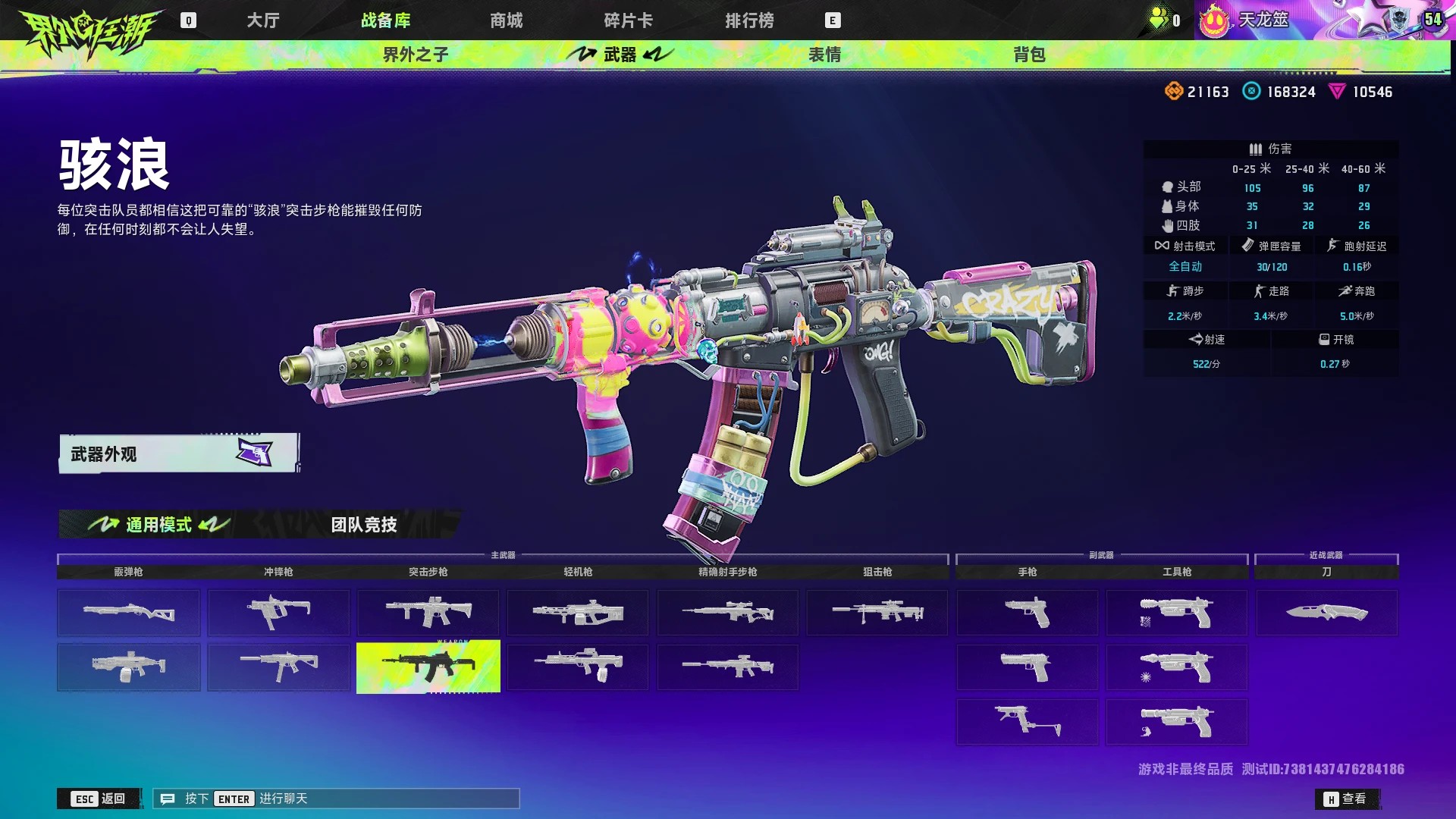This screenshot has height=819, width=1456.
Task: Open the 武器外观 weapon skin button
Action: 178,453
